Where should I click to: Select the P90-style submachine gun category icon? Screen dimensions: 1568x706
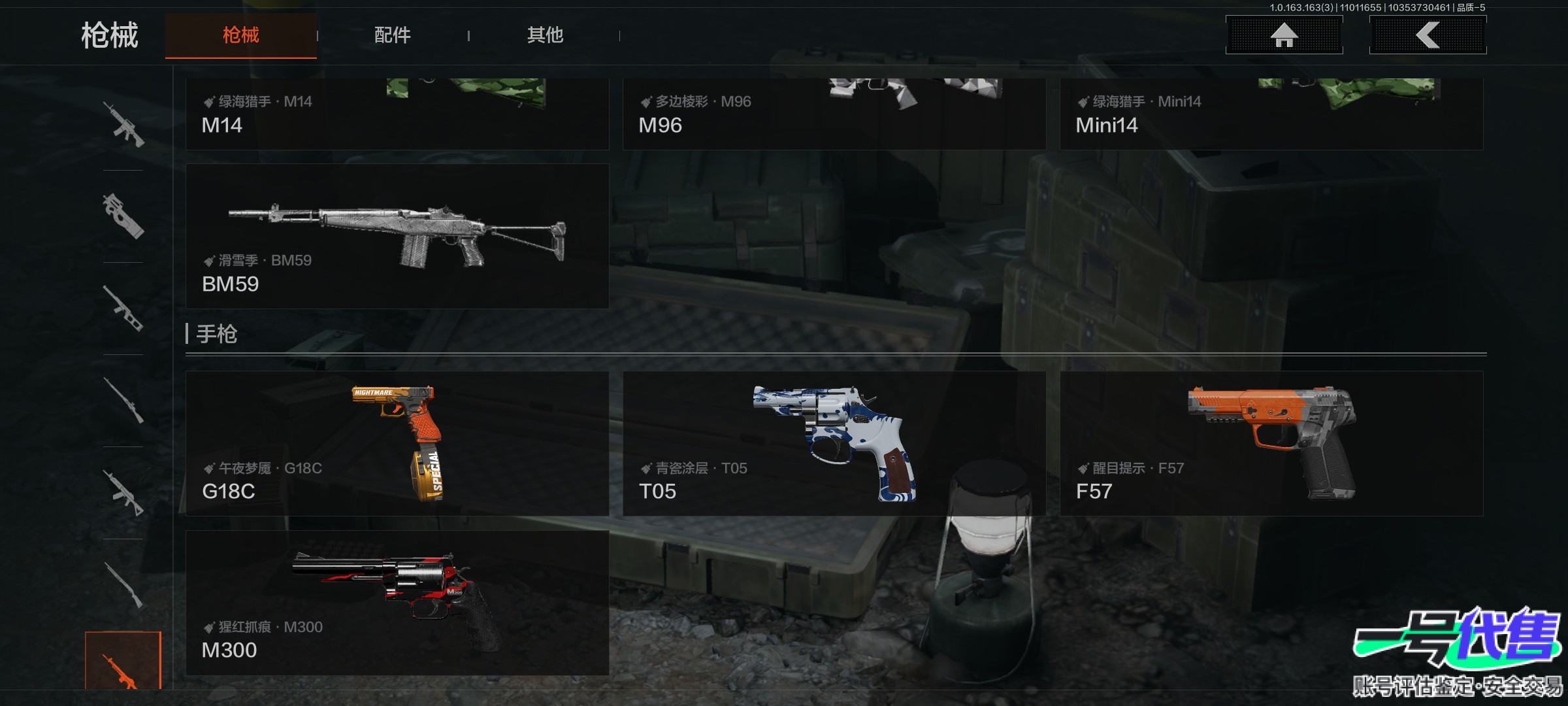point(123,216)
